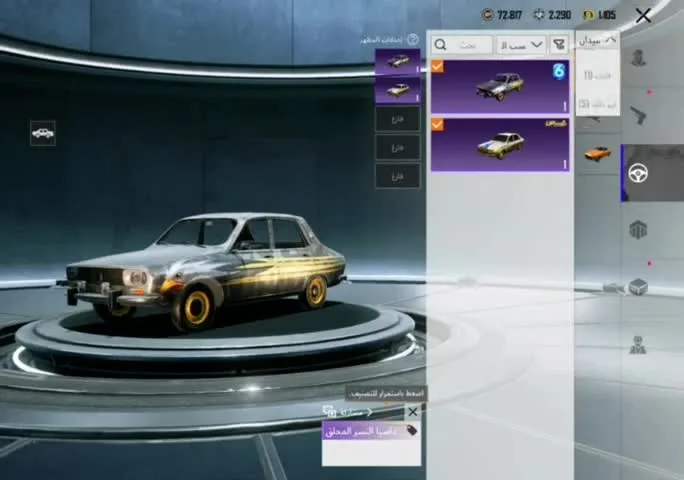Open the bottom character figure tab

638,346
